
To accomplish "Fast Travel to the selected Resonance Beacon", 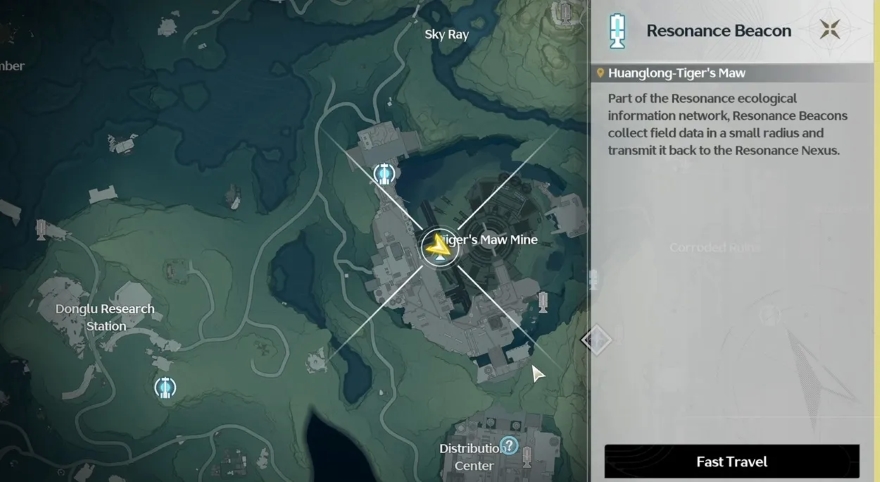I will pyautogui.click(x=731, y=462).
